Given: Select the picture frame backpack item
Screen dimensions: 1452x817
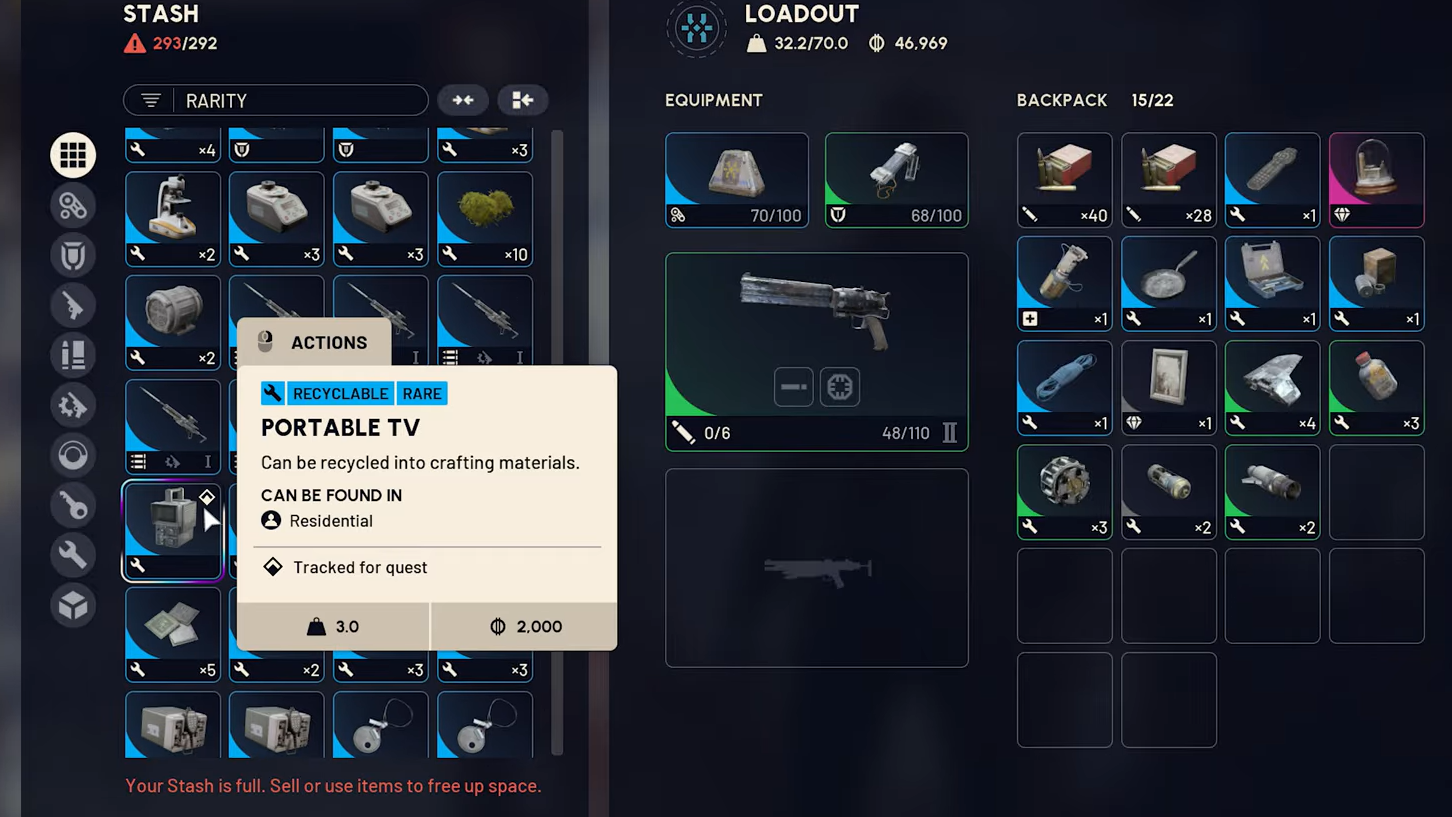Looking at the screenshot, I should coord(1168,387).
